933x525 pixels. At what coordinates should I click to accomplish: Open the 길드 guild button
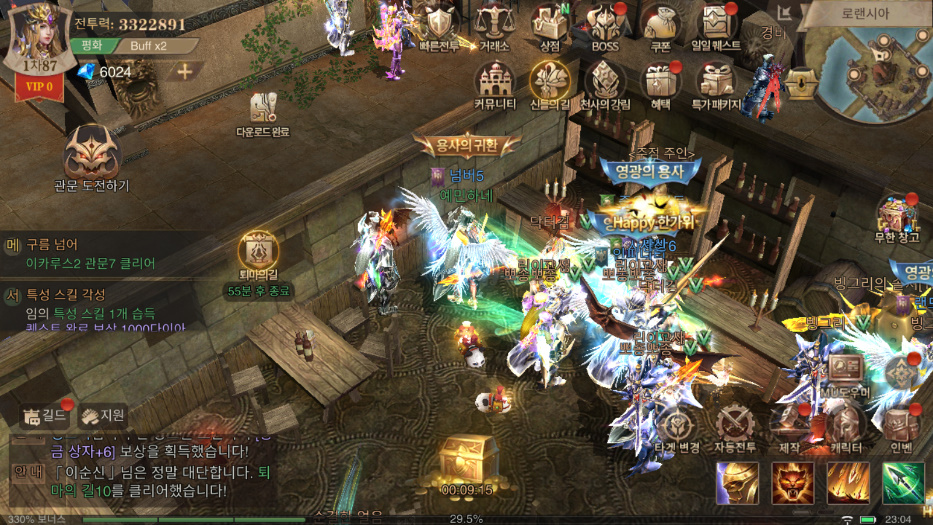click(44, 414)
